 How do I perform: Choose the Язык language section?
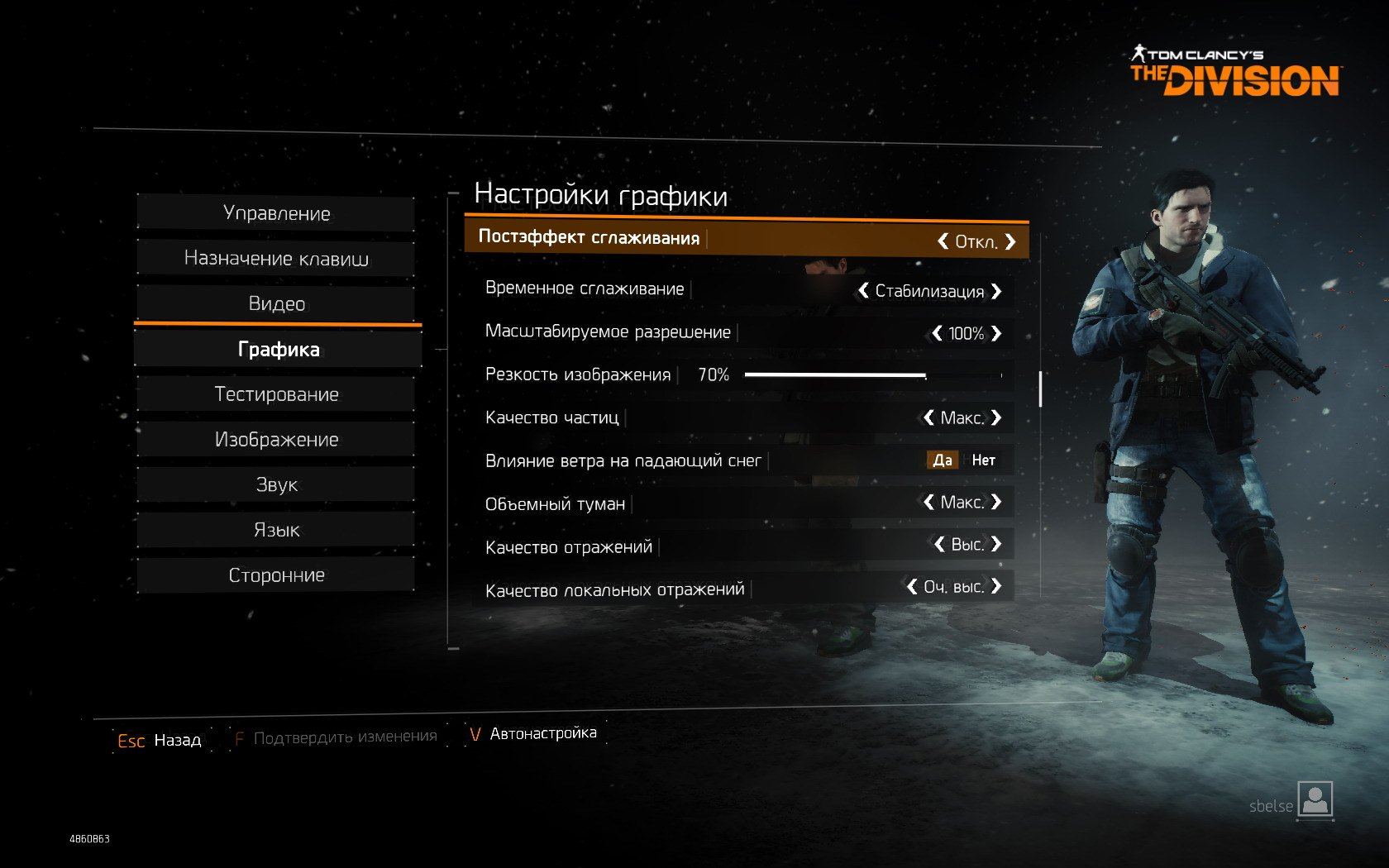276,530
